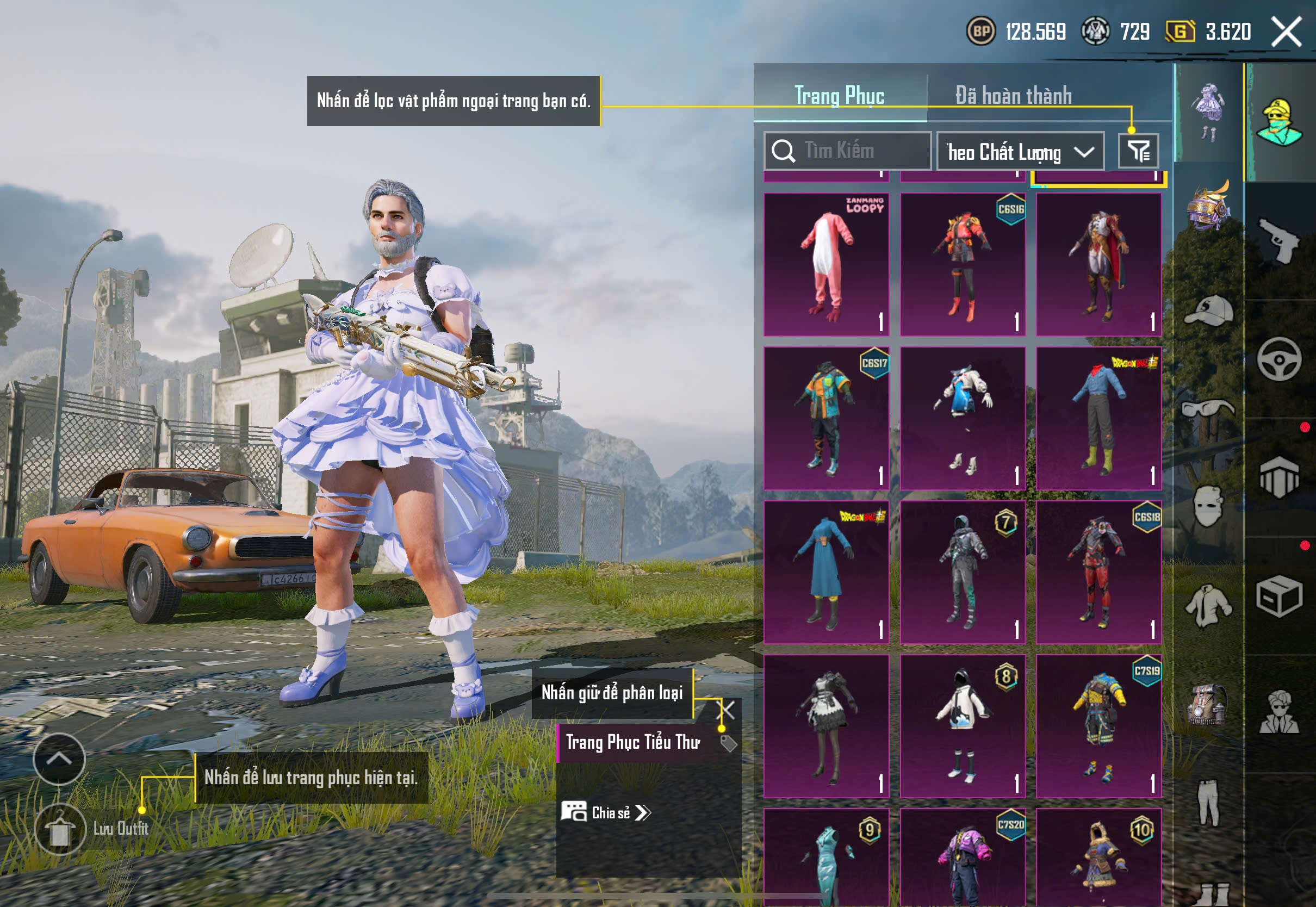
Task: Close the Trang Phục Tiểu Thư popup
Action: [727, 710]
